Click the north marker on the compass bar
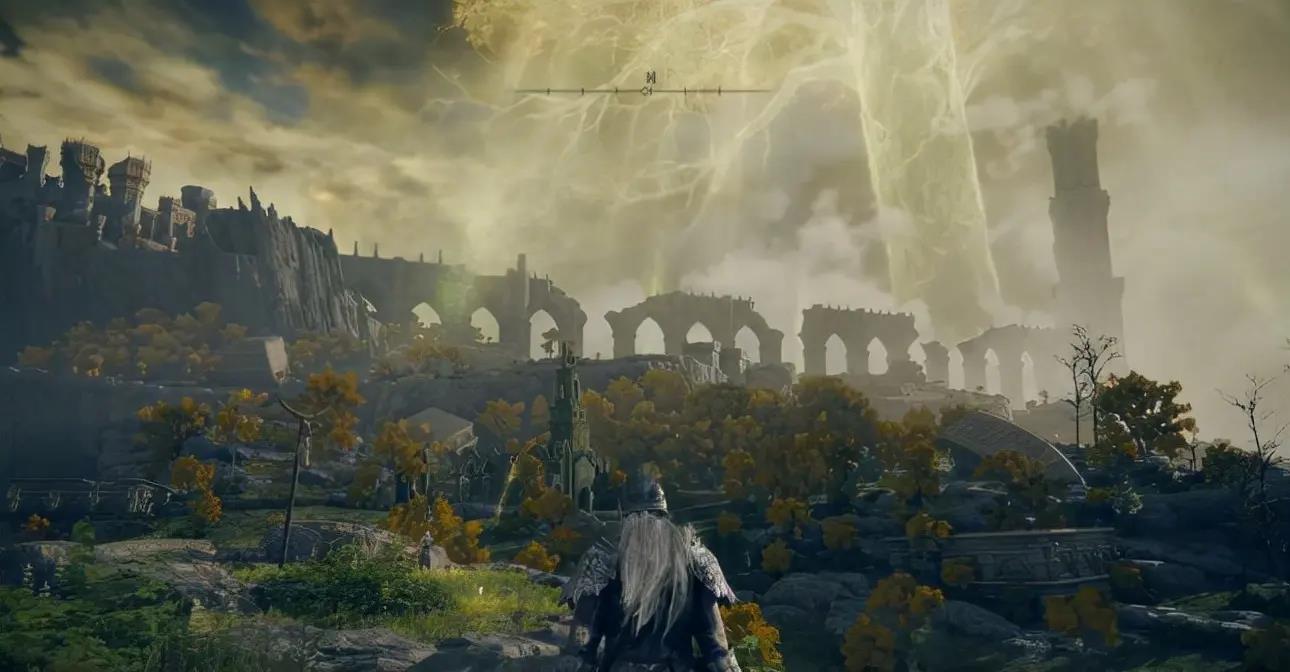The image size is (1290, 672). [650, 77]
